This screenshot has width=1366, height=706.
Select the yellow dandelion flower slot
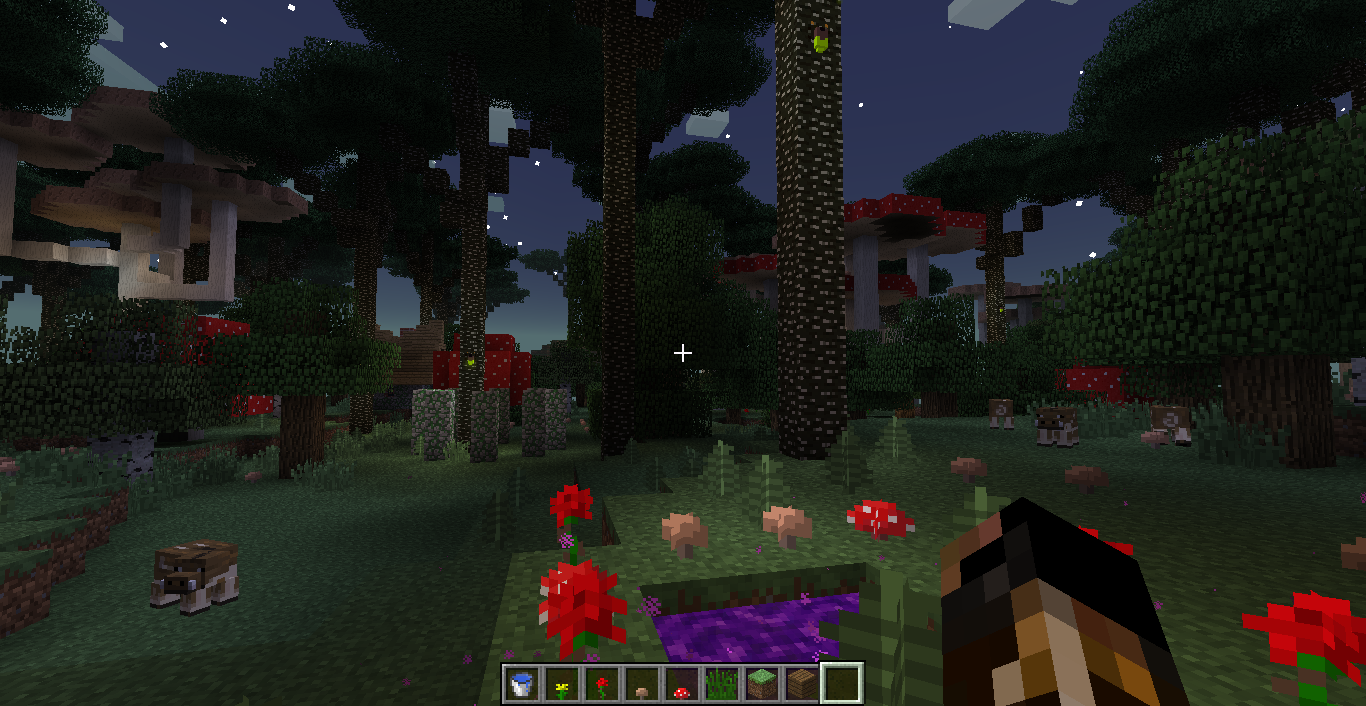click(x=562, y=685)
